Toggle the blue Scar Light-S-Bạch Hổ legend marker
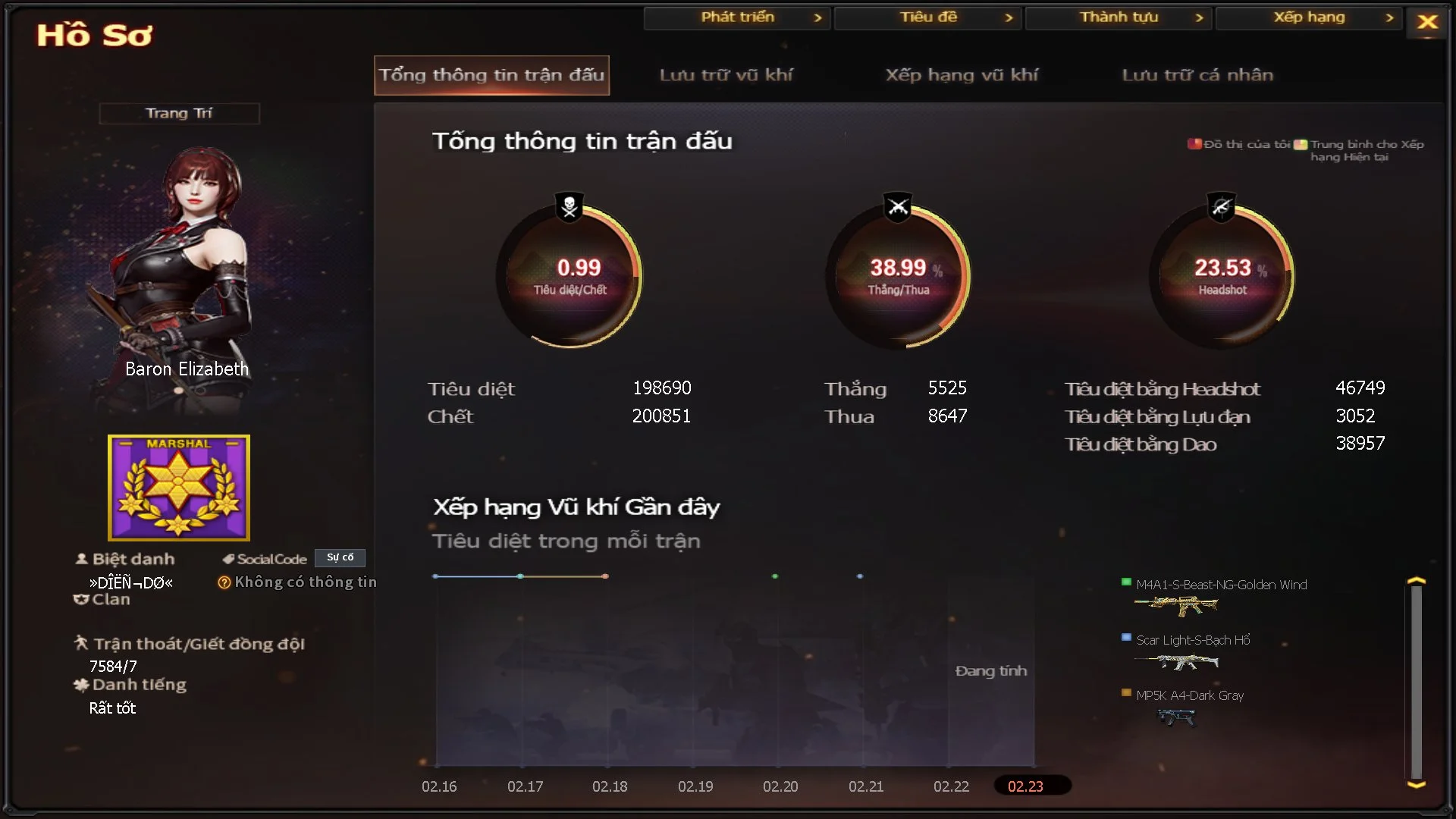The height and width of the screenshot is (819, 1456). (x=1125, y=639)
